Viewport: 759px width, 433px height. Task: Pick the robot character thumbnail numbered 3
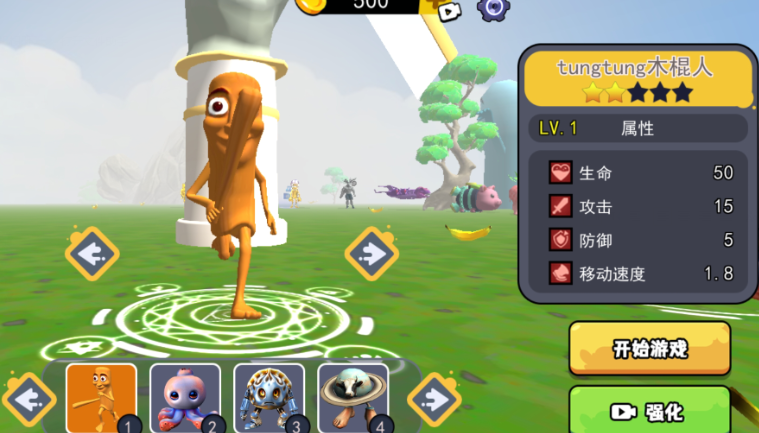coord(269,397)
